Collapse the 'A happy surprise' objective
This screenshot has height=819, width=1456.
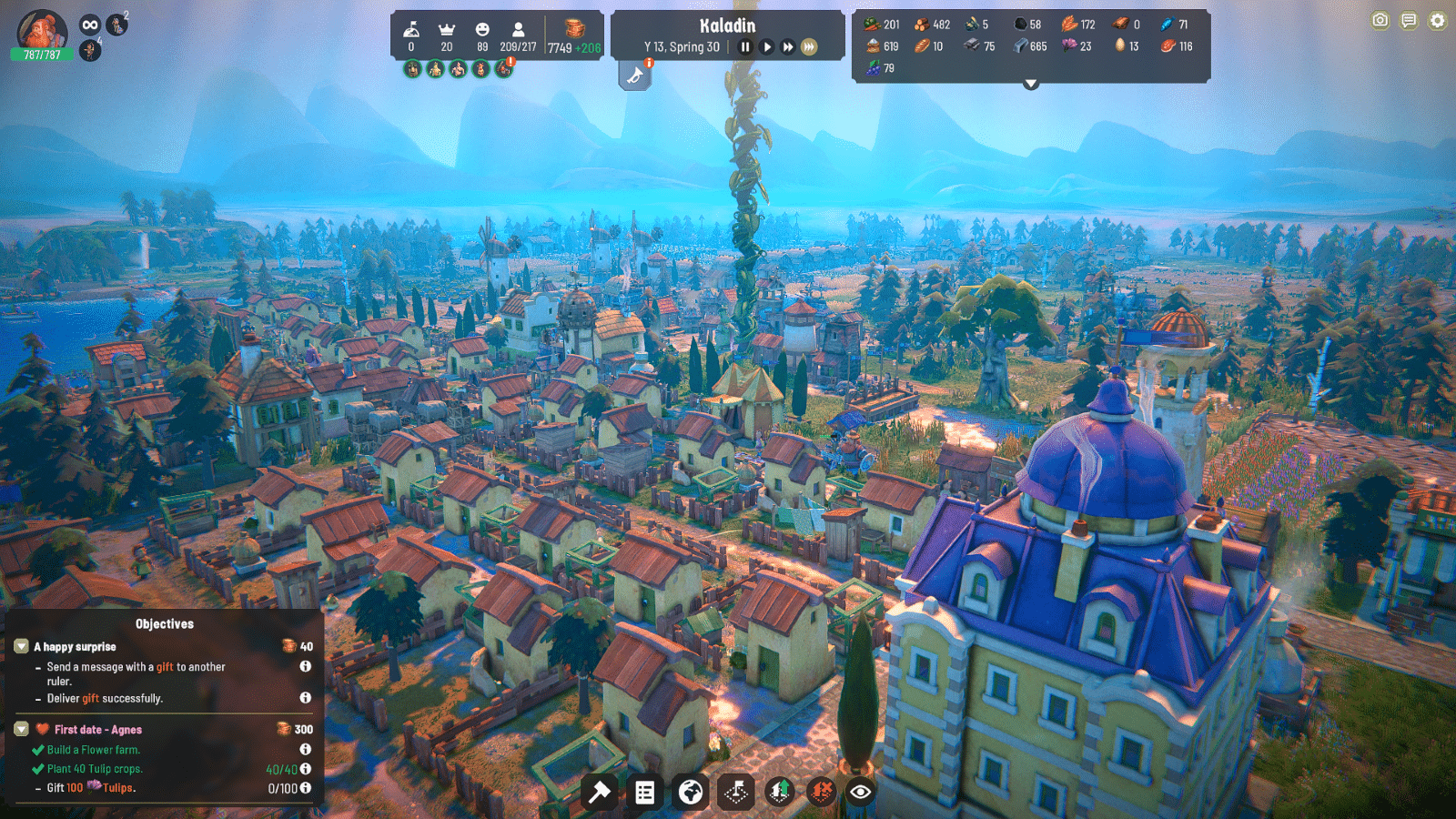coord(20,646)
